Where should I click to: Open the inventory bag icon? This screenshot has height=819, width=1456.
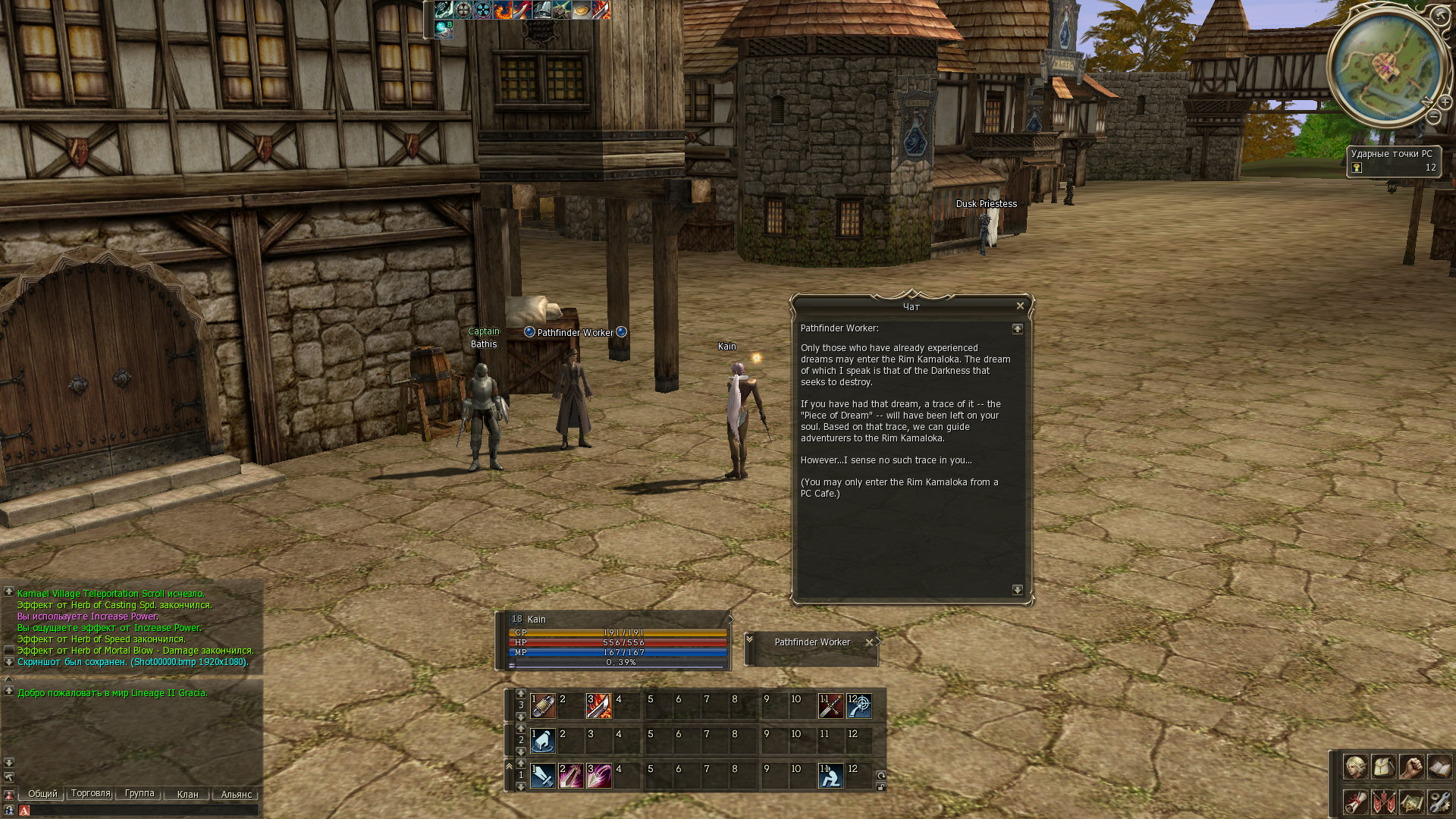click(1383, 767)
